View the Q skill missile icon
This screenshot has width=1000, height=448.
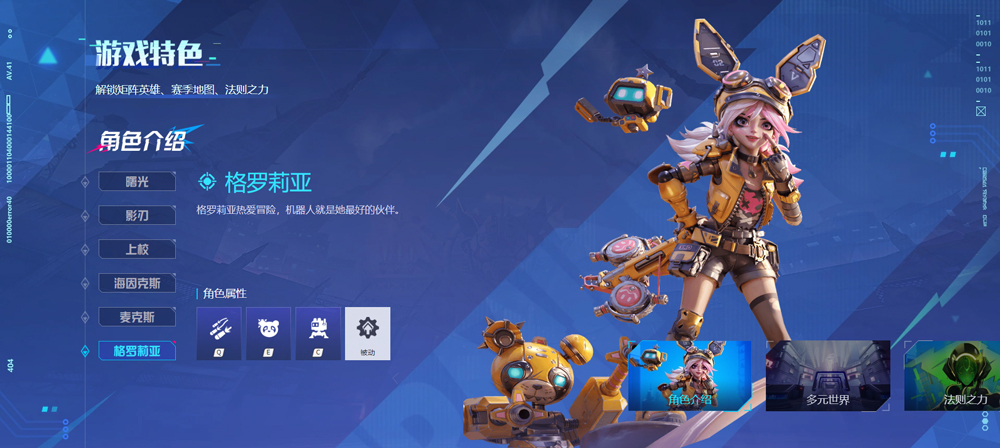tap(219, 333)
